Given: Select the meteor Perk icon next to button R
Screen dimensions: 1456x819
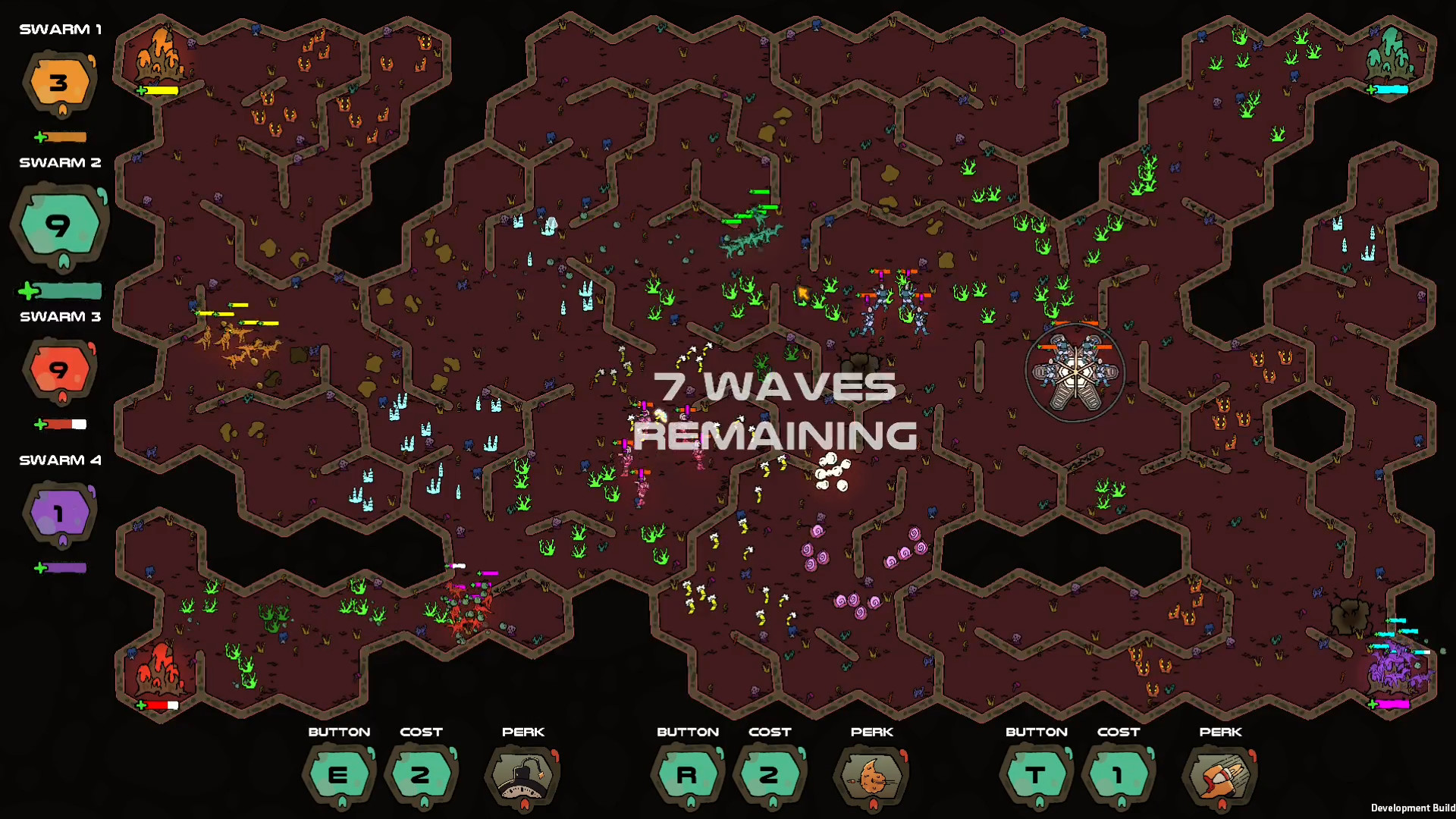Looking at the screenshot, I should point(871,775).
